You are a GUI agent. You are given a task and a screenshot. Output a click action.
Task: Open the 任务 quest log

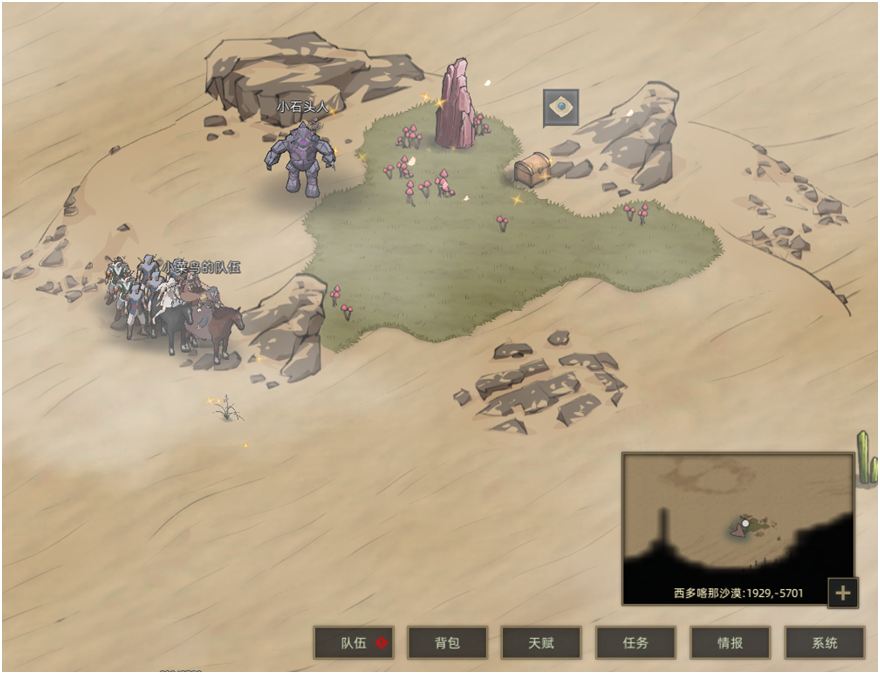[636, 643]
